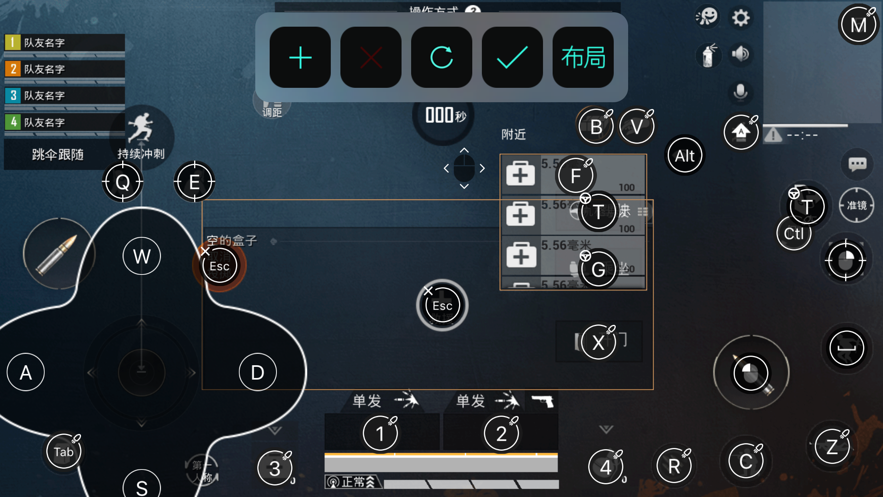Open the 布局 layout menu
Screen dimensions: 883x497
click(x=583, y=58)
